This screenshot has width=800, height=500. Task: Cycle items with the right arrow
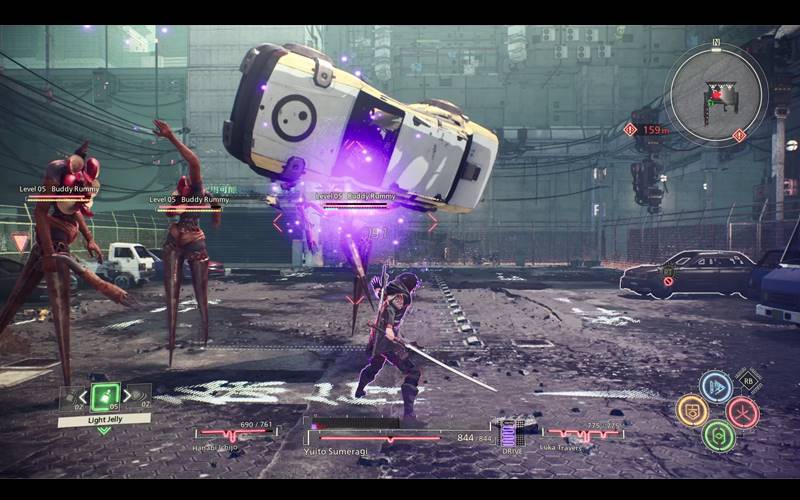[128, 395]
